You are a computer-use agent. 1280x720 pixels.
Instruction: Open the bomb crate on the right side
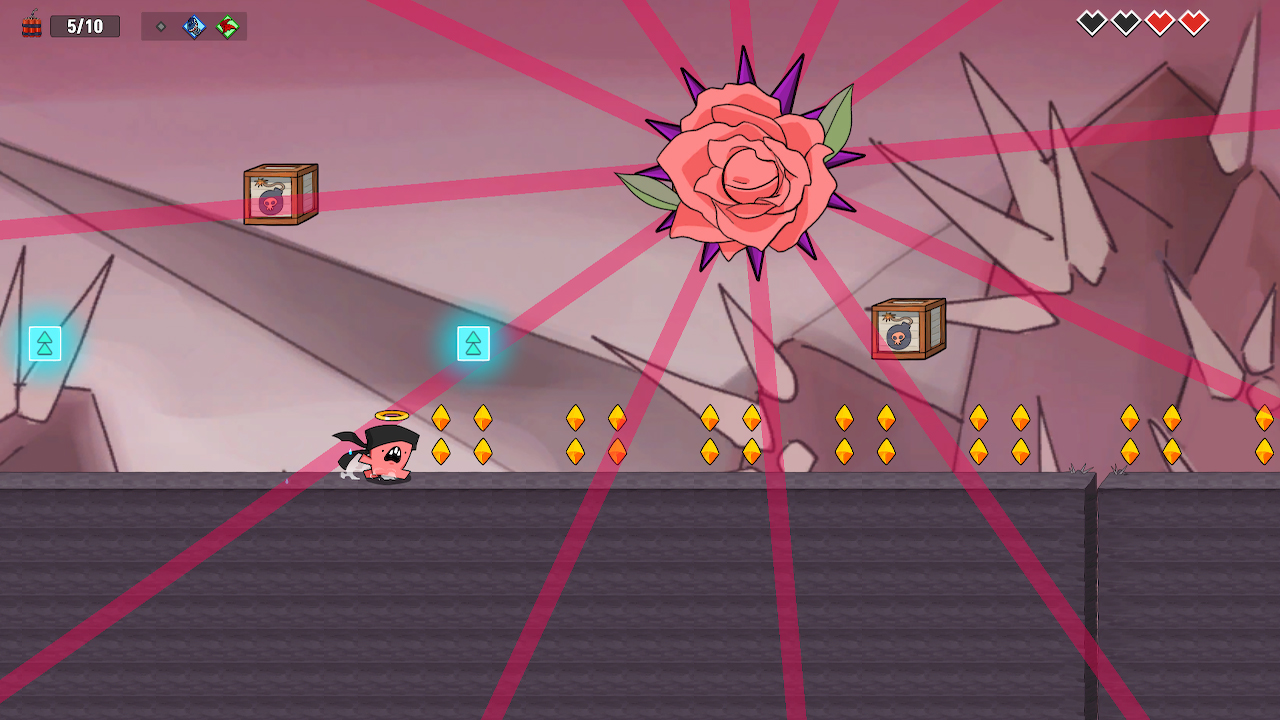pyautogui.click(x=908, y=326)
